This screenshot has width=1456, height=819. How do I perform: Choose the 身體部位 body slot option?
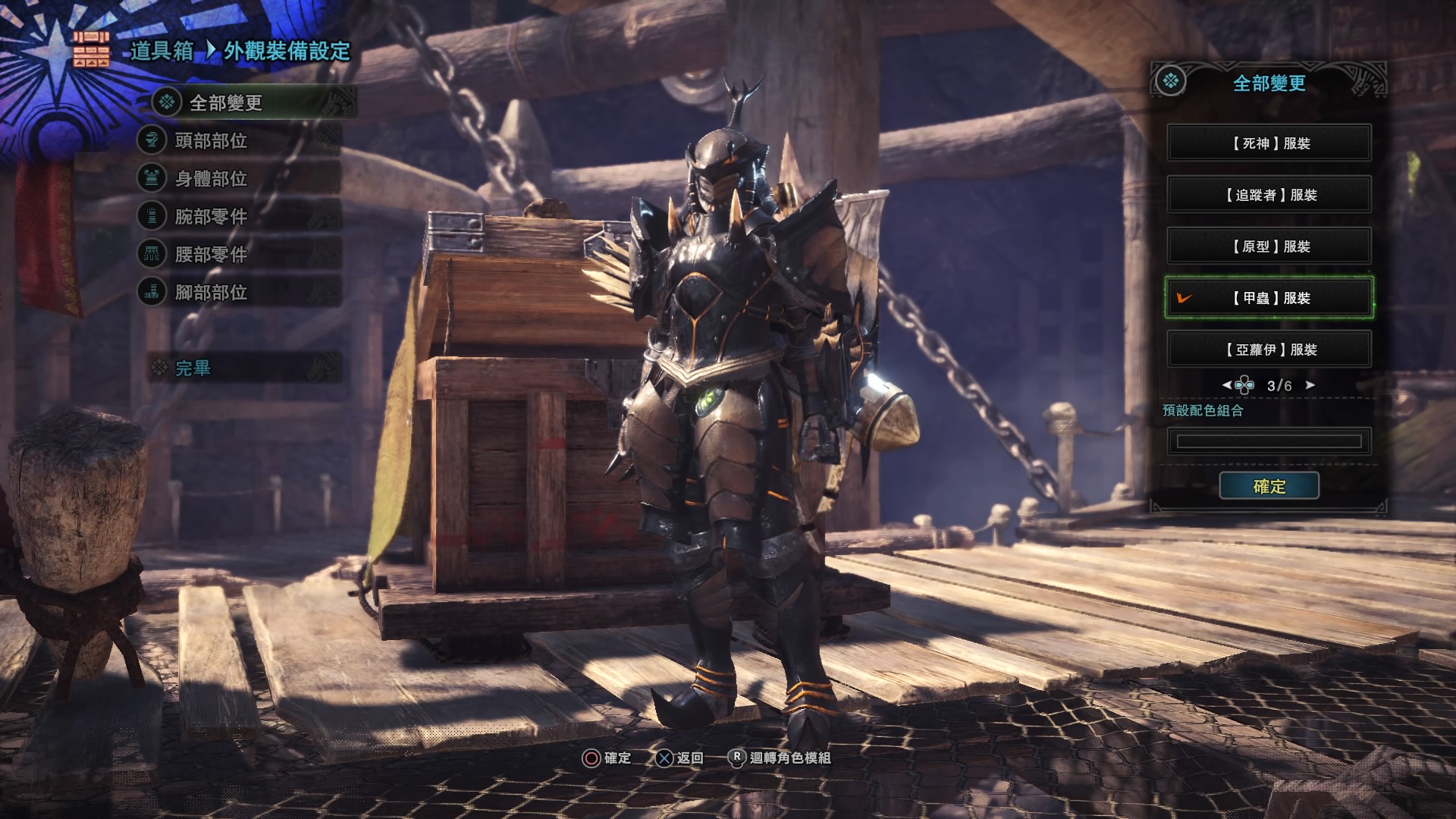click(211, 178)
